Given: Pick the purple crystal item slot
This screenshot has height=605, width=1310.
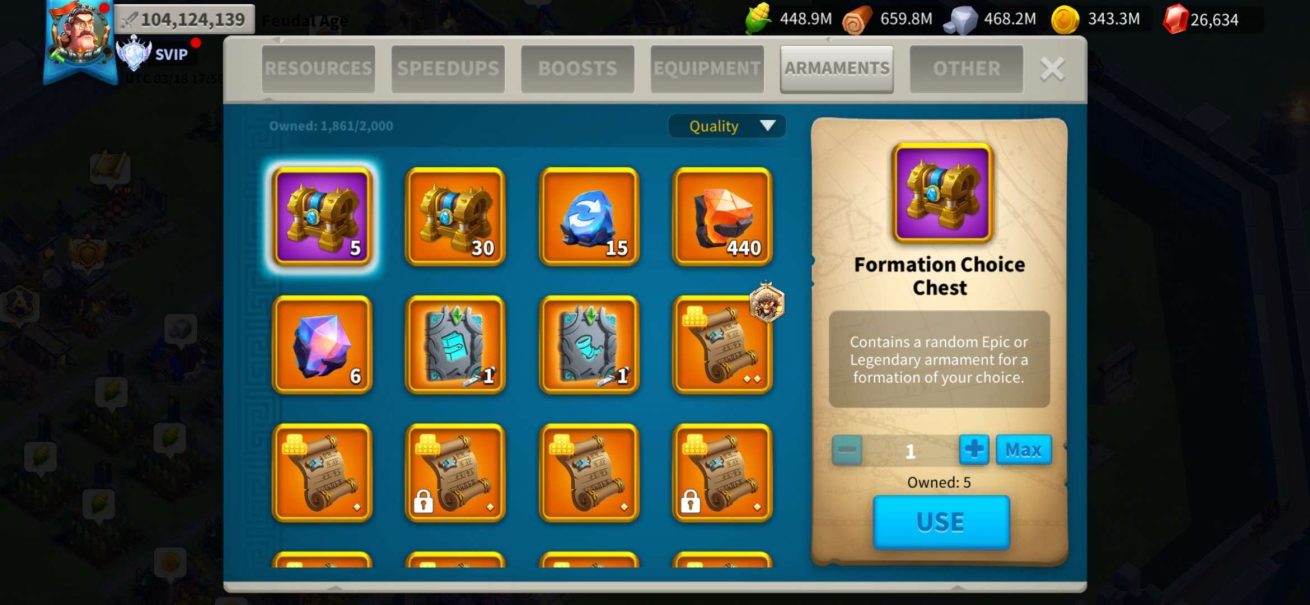Looking at the screenshot, I should [x=322, y=344].
